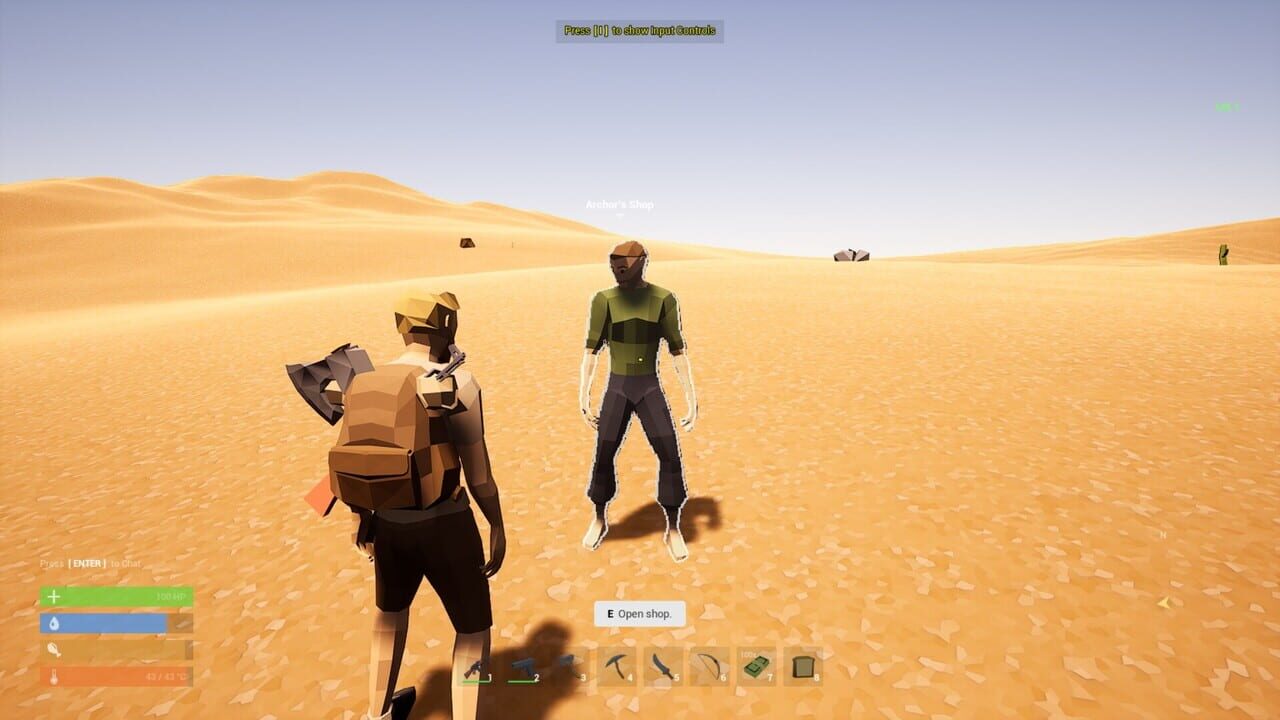Image resolution: width=1280 pixels, height=720 pixels.
Task: Open the shop via the 'E Open shop' prompt
Action: [639, 615]
